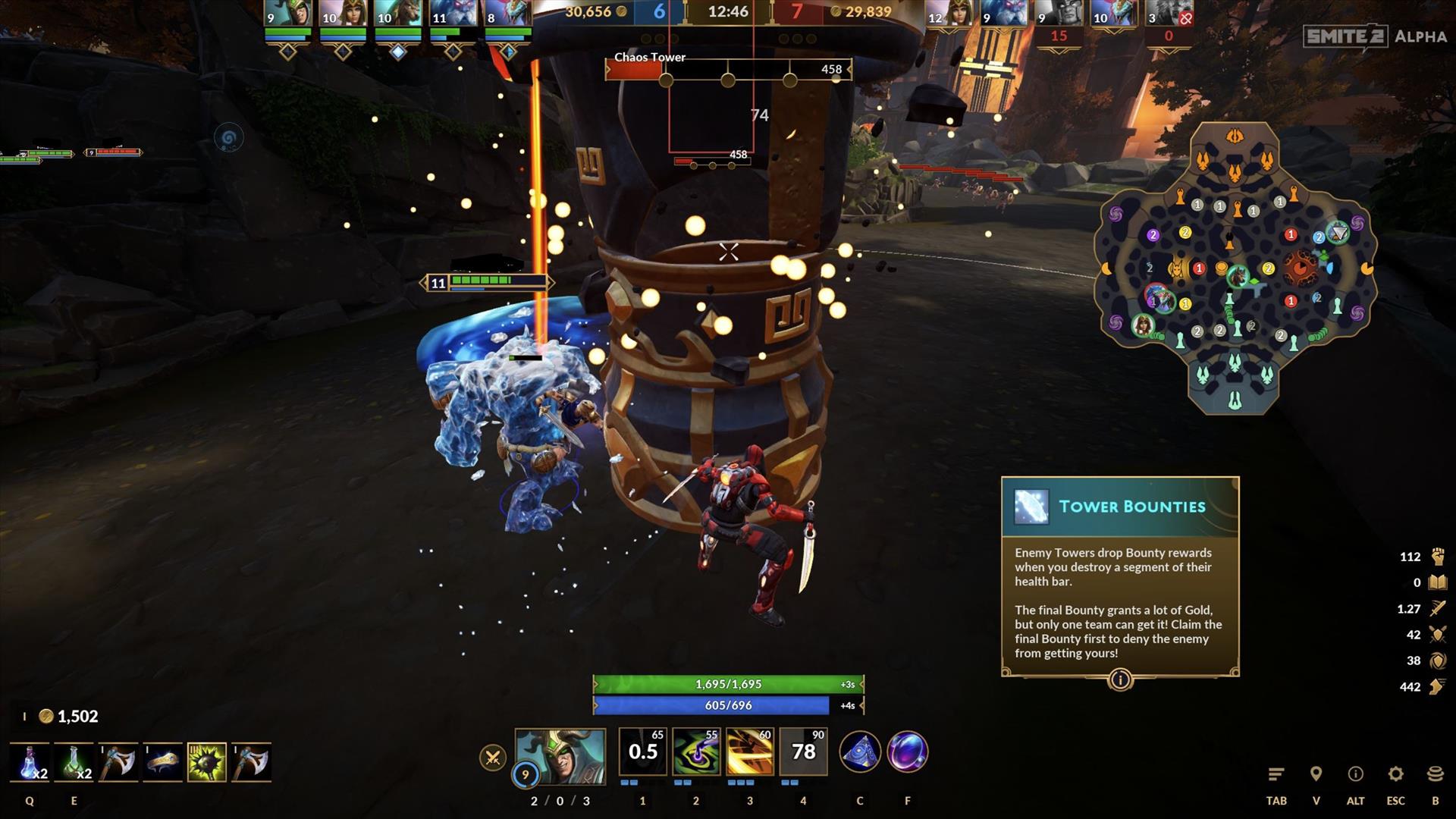
Task: Activate the purple orb relic
Action: tap(908, 752)
